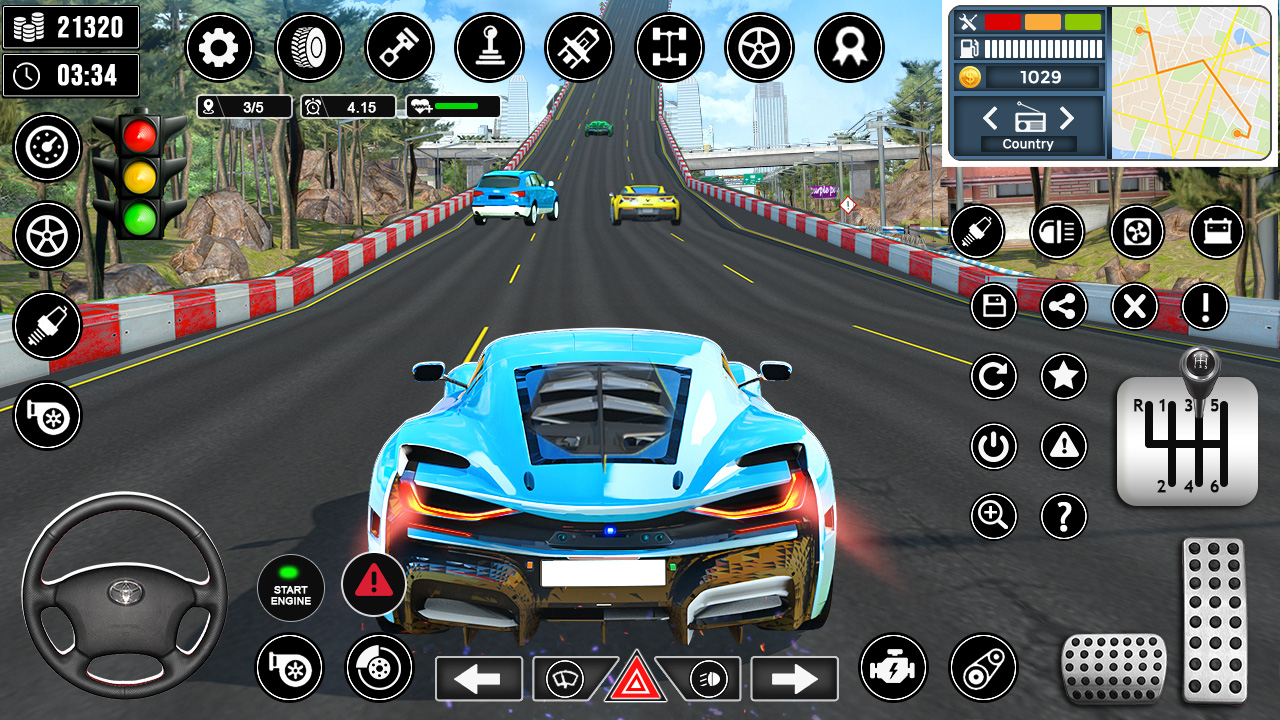Open the engine piston upgrade icon
Image resolution: width=1280 pixels, height=720 pixels.
(x=400, y=47)
